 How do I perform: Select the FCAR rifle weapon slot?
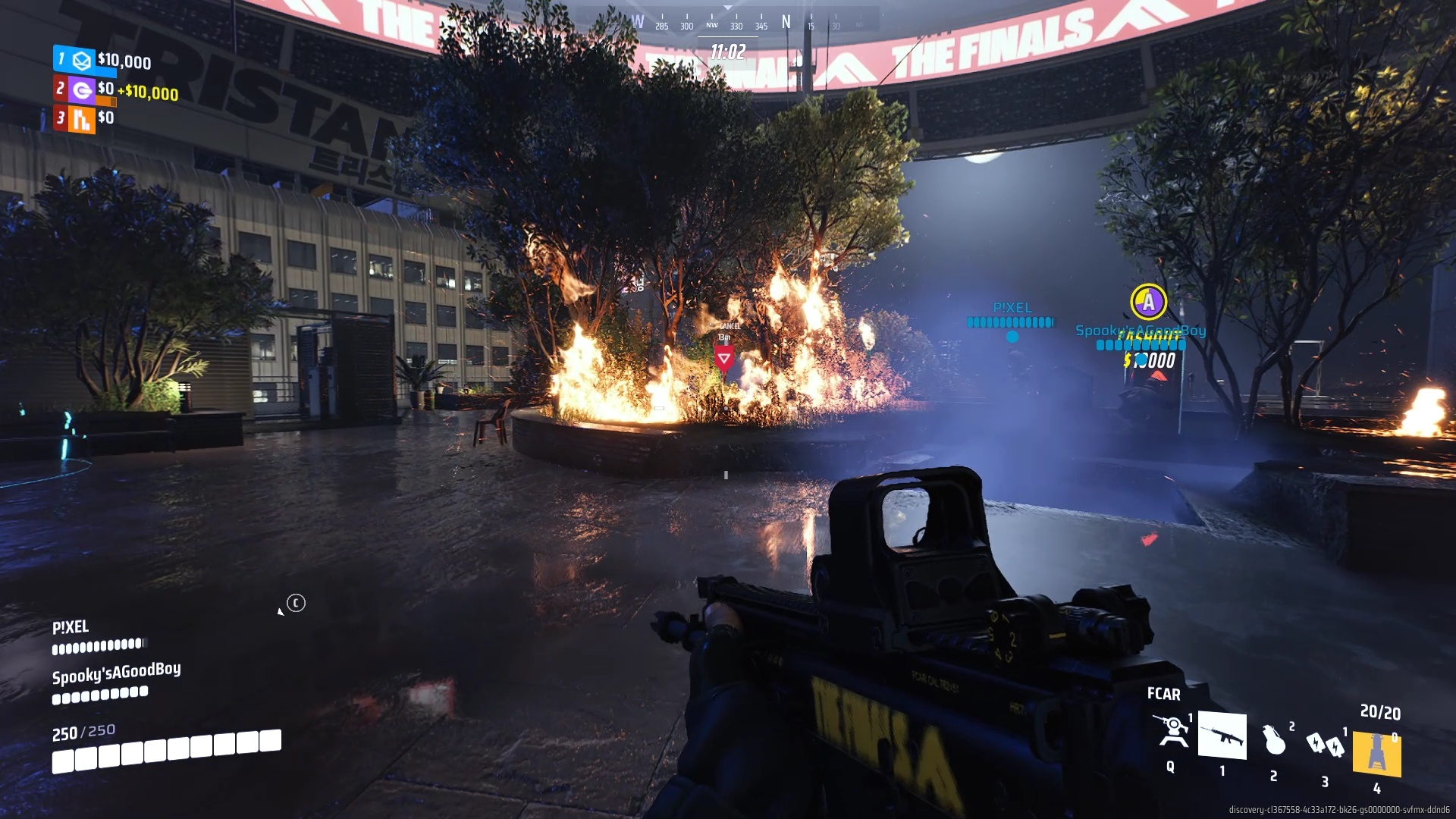coord(1222,735)
